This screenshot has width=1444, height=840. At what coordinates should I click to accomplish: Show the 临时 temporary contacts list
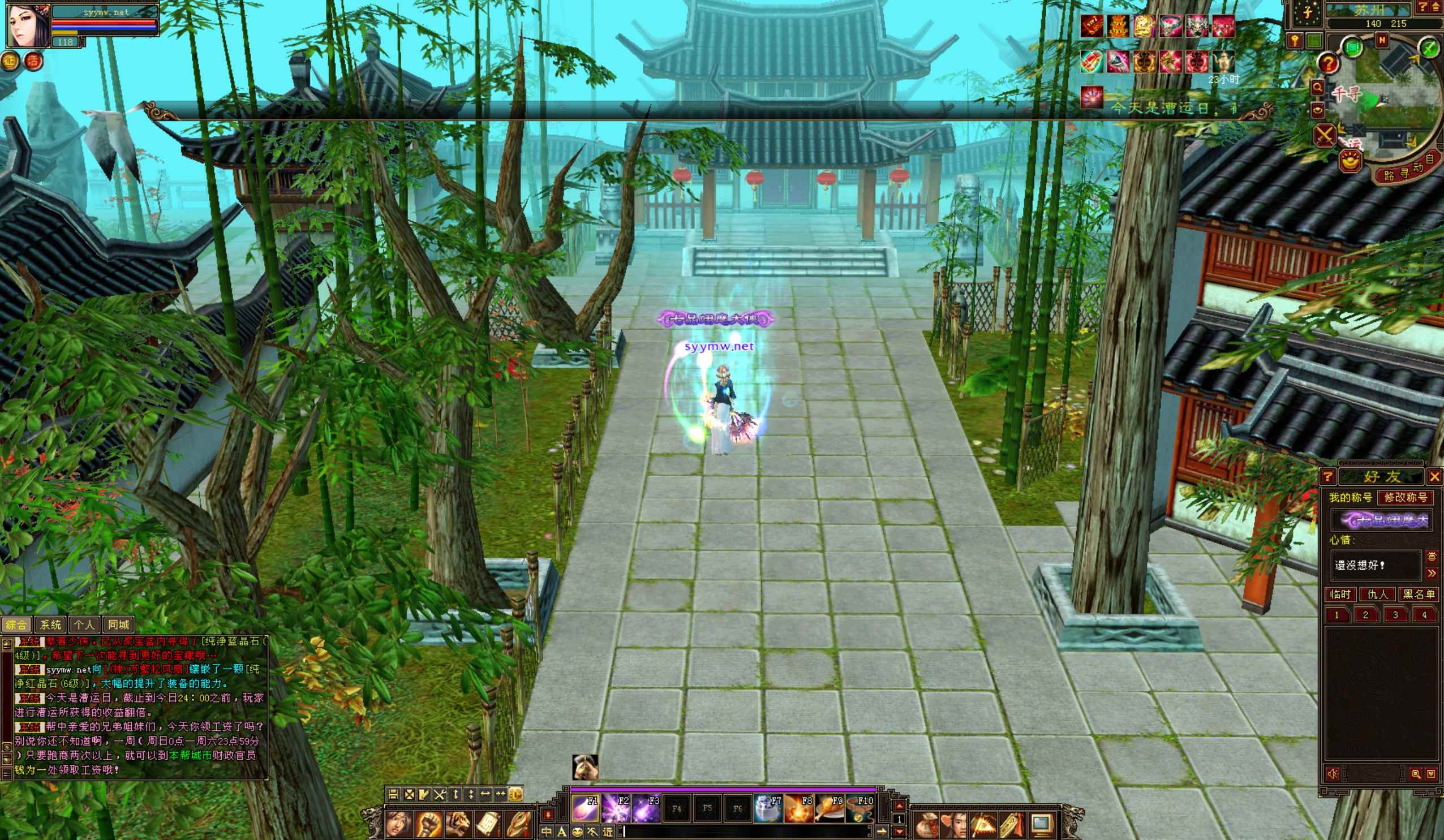pos(1340,594)
